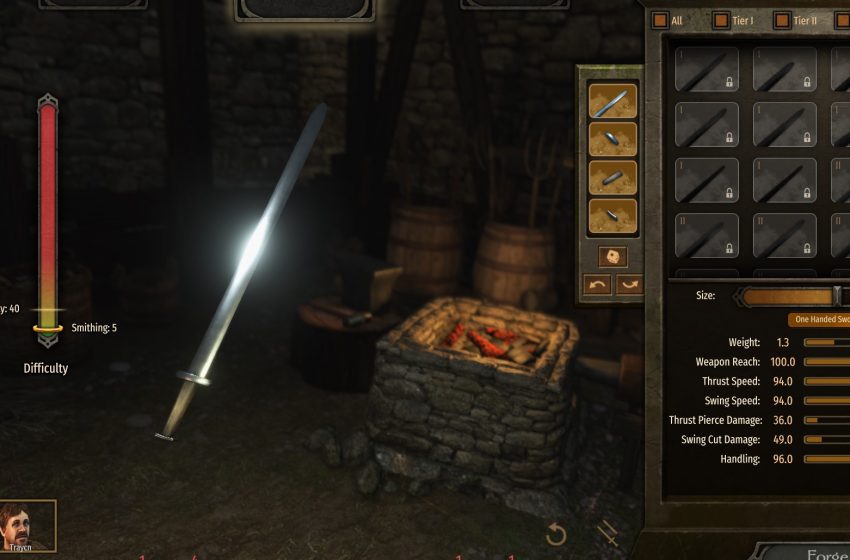
Task: Select Trayvn's character portrait
Action: tap(28, 526)
